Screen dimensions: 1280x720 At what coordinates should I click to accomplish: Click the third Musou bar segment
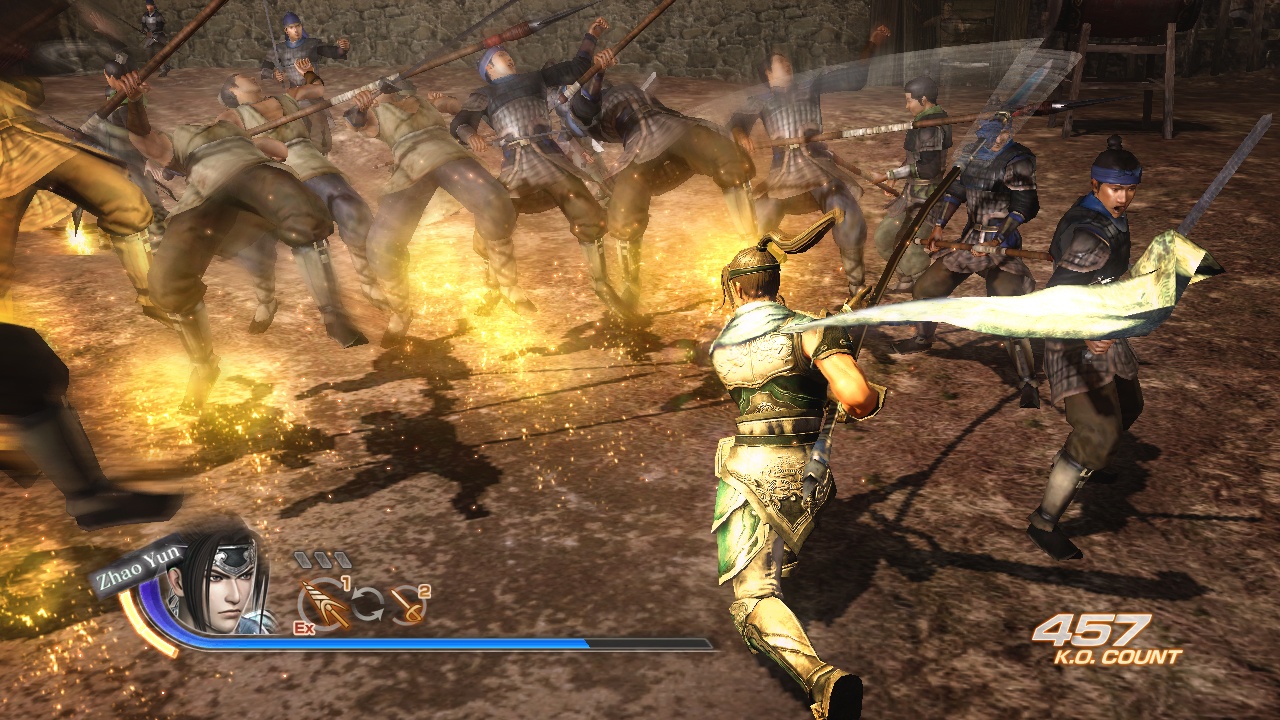coord(342,559)
